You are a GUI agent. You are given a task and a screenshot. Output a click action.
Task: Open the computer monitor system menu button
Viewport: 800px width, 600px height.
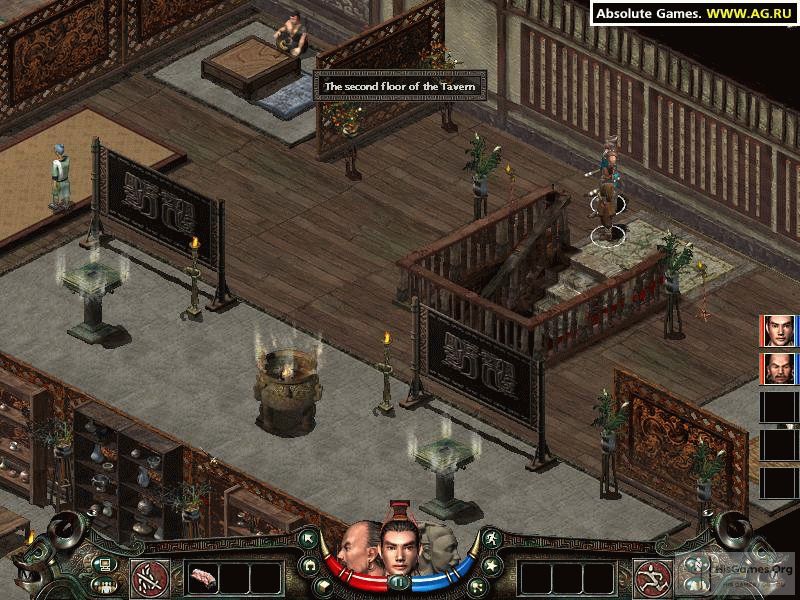pyautogui.click(x=104, y=564)
